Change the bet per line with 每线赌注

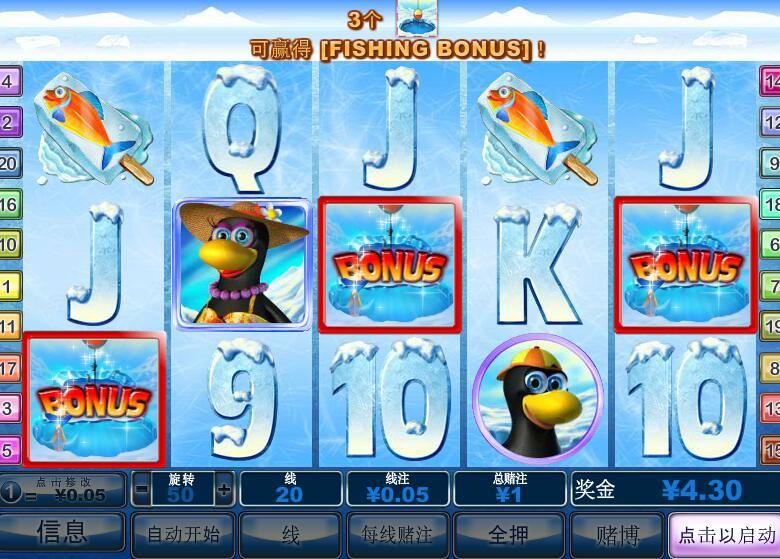coord(398,534)
